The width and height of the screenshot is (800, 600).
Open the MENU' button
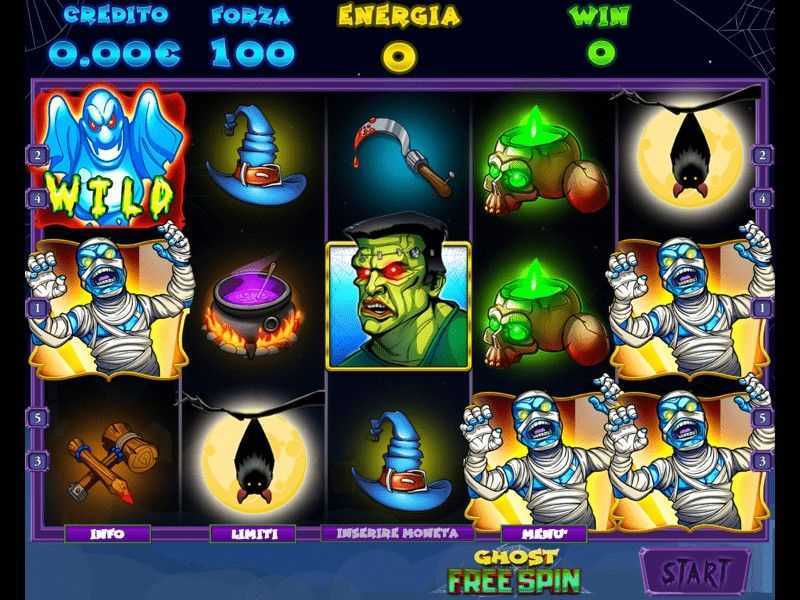pyautogui.click(x=544, y=534)
